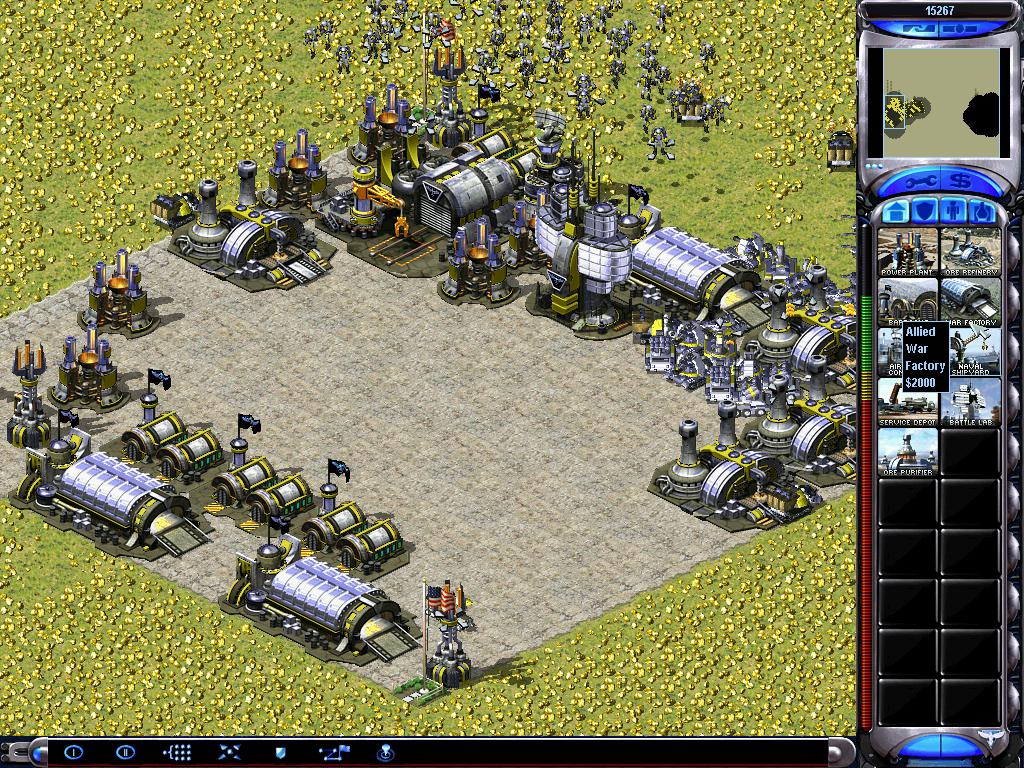Select the Ore Purifier build icon
Viewport: 1024px width, 768px height.
pyautogui.click(x=908, y=451)
